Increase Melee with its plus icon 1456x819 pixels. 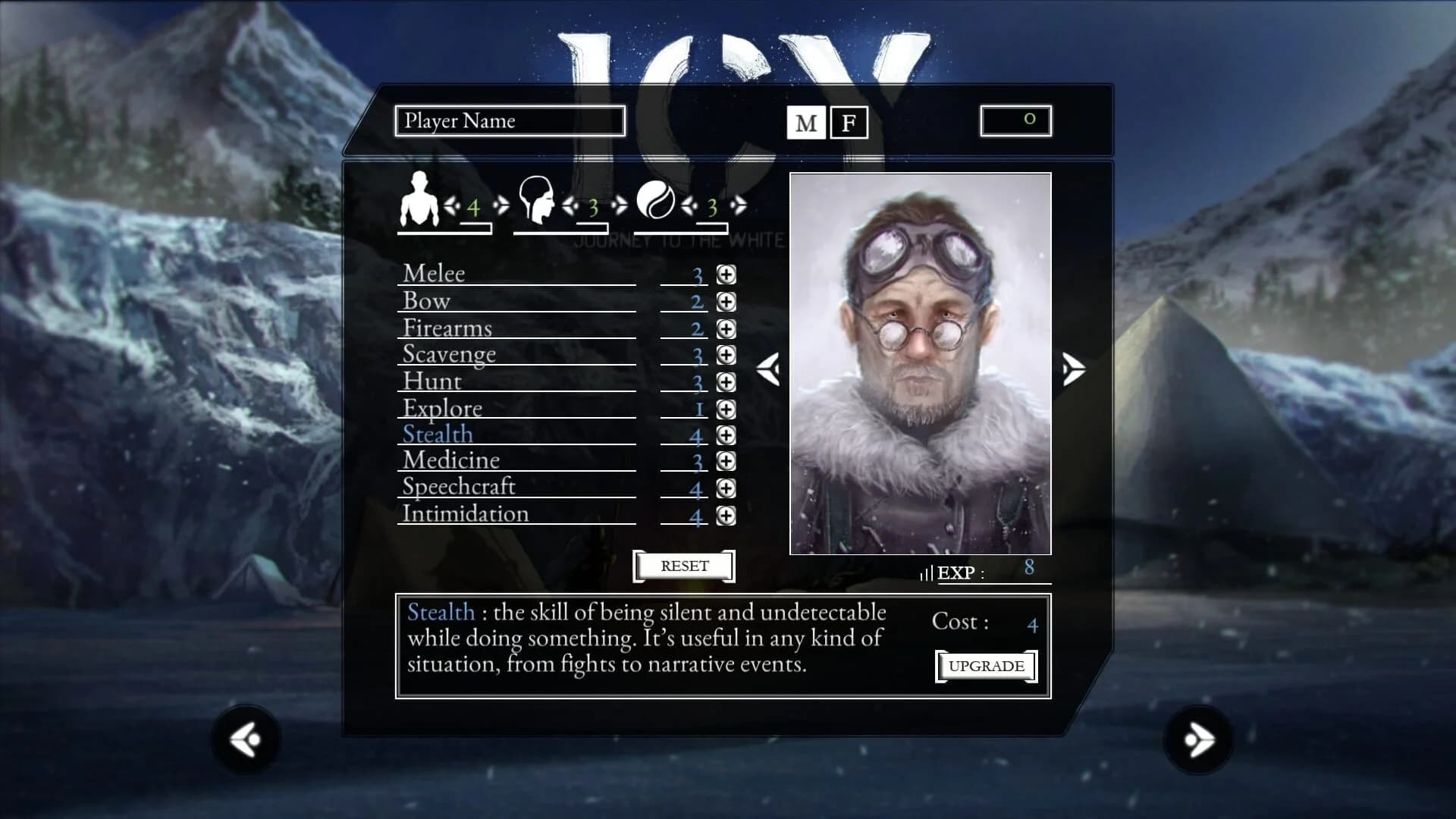coord(726,275)
